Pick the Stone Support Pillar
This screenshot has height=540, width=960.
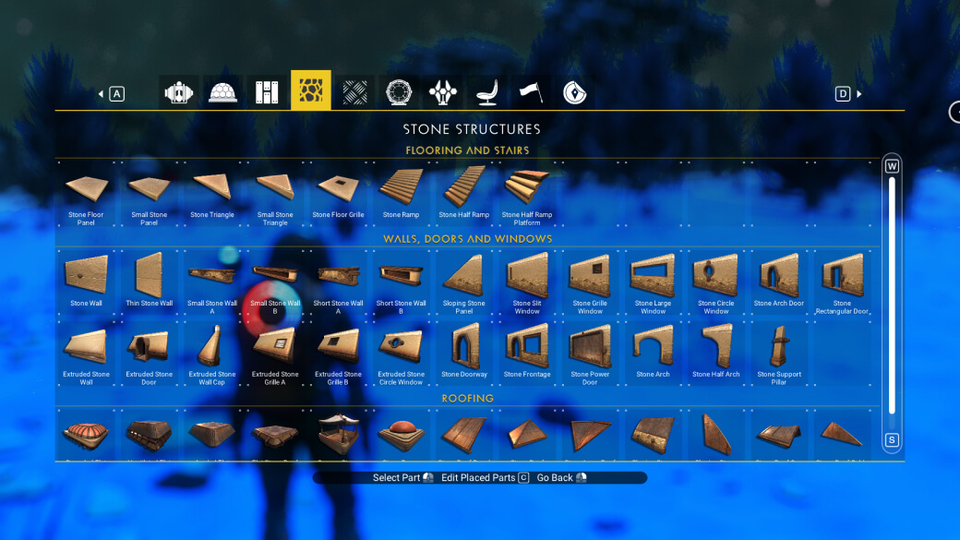pyautogui.click(x=779, y=353)
